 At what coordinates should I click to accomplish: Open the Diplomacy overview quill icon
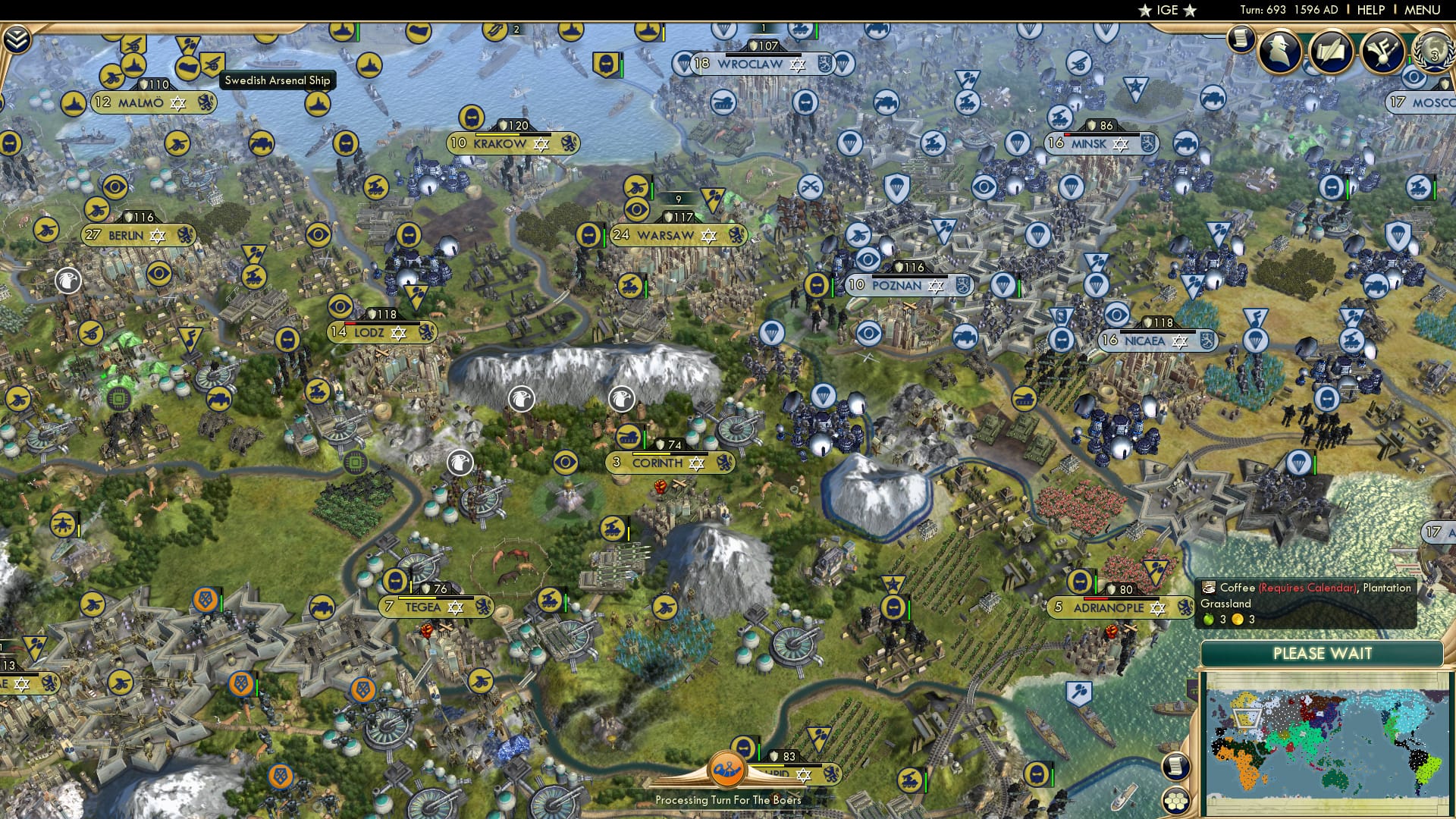click(x=1332, y=50)
